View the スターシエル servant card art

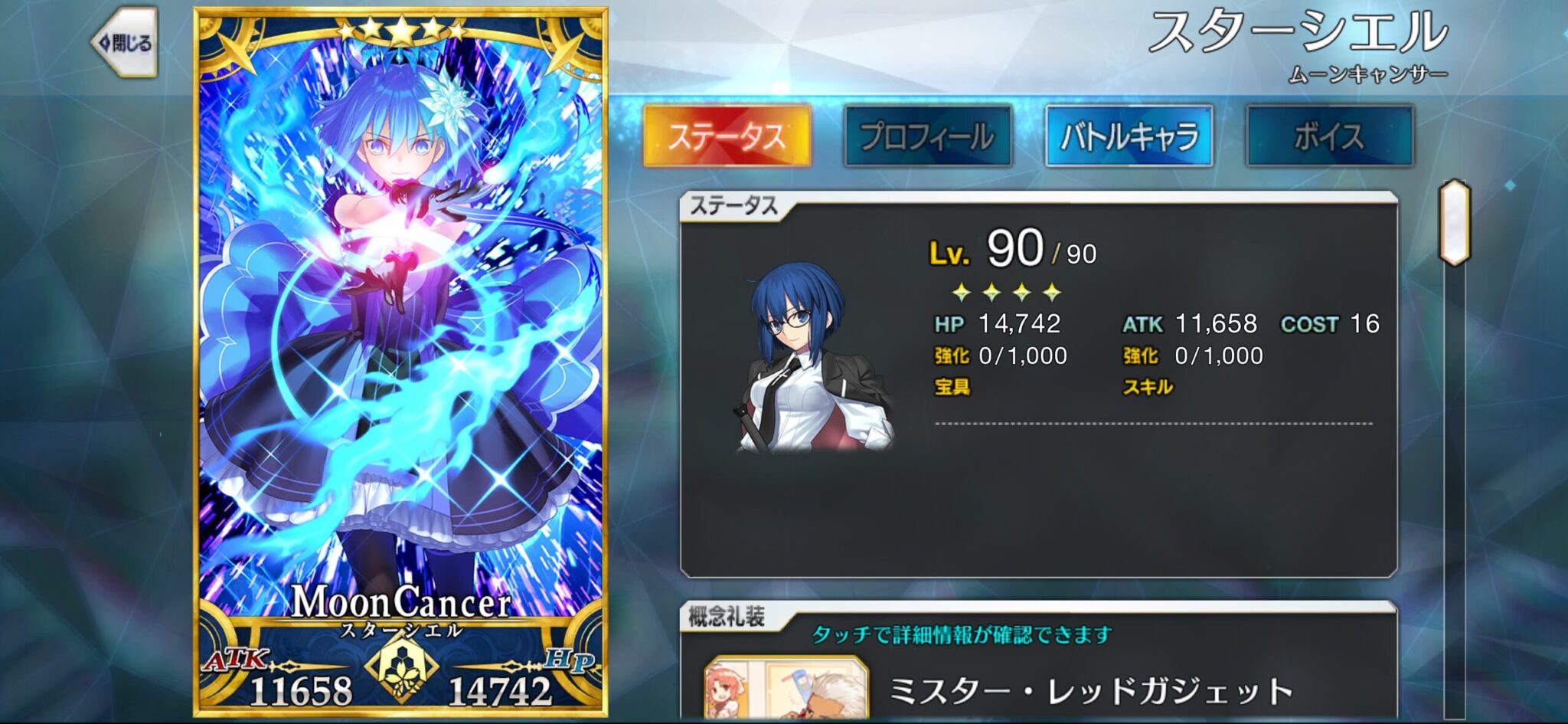tap(400, 345)
